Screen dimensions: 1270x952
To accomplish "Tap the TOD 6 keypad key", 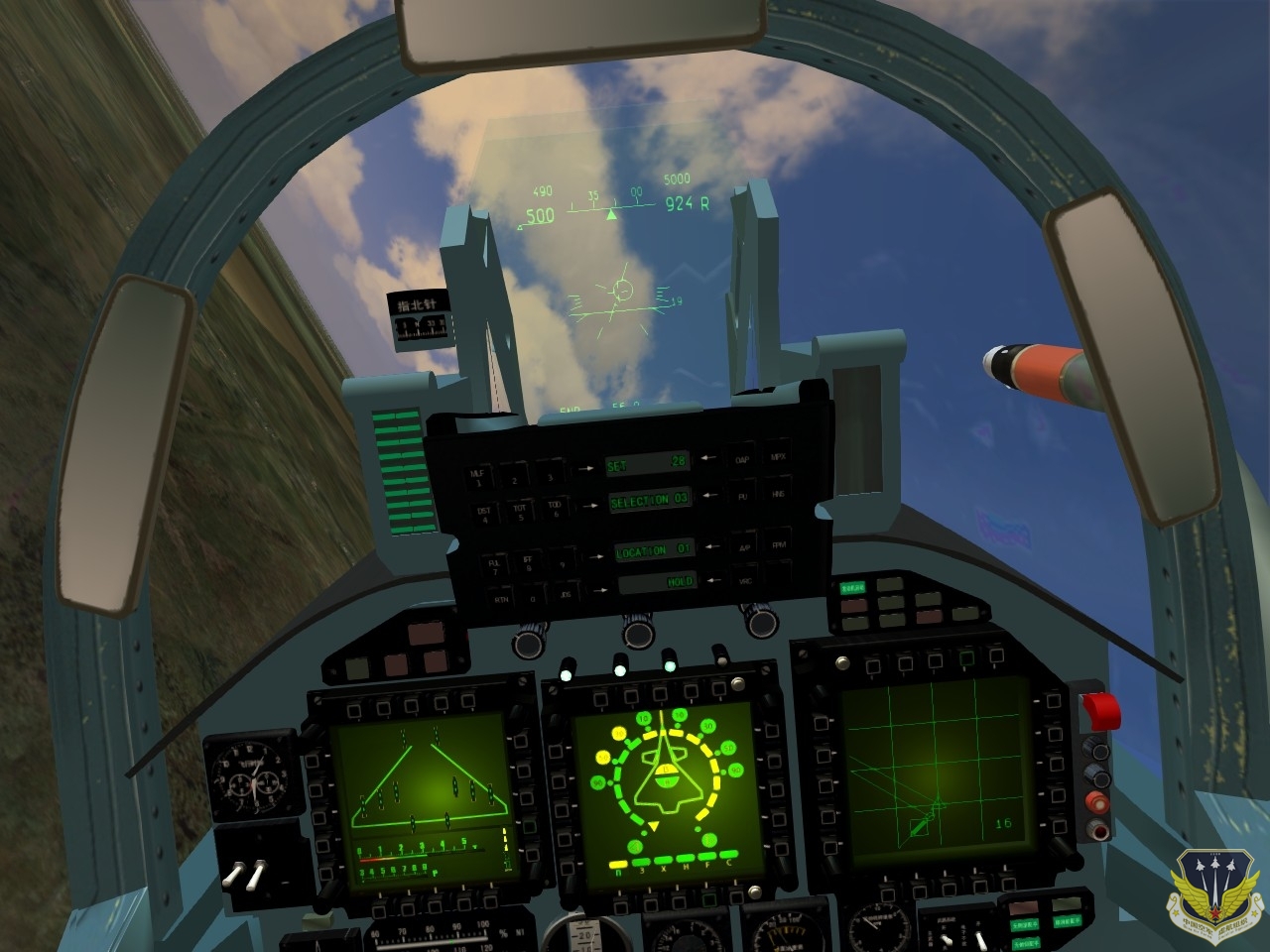I will click(x=554, y=510).
